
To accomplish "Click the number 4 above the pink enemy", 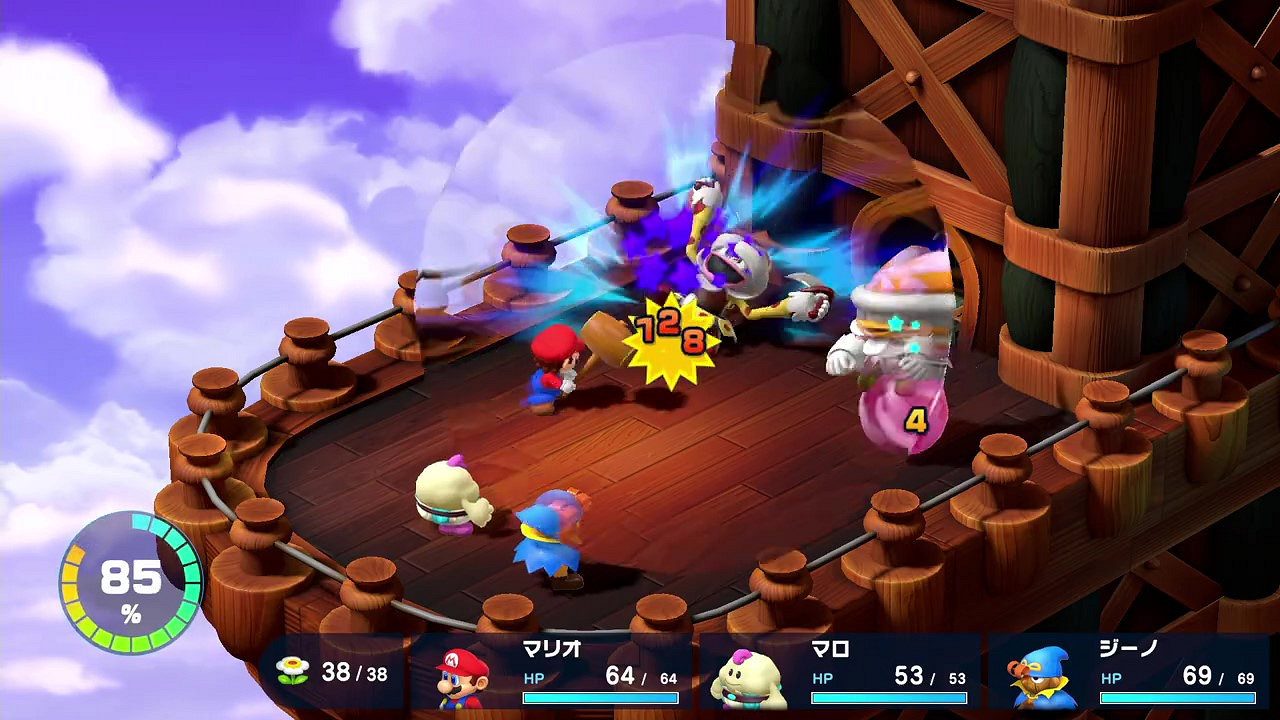I will coord(917,421).
